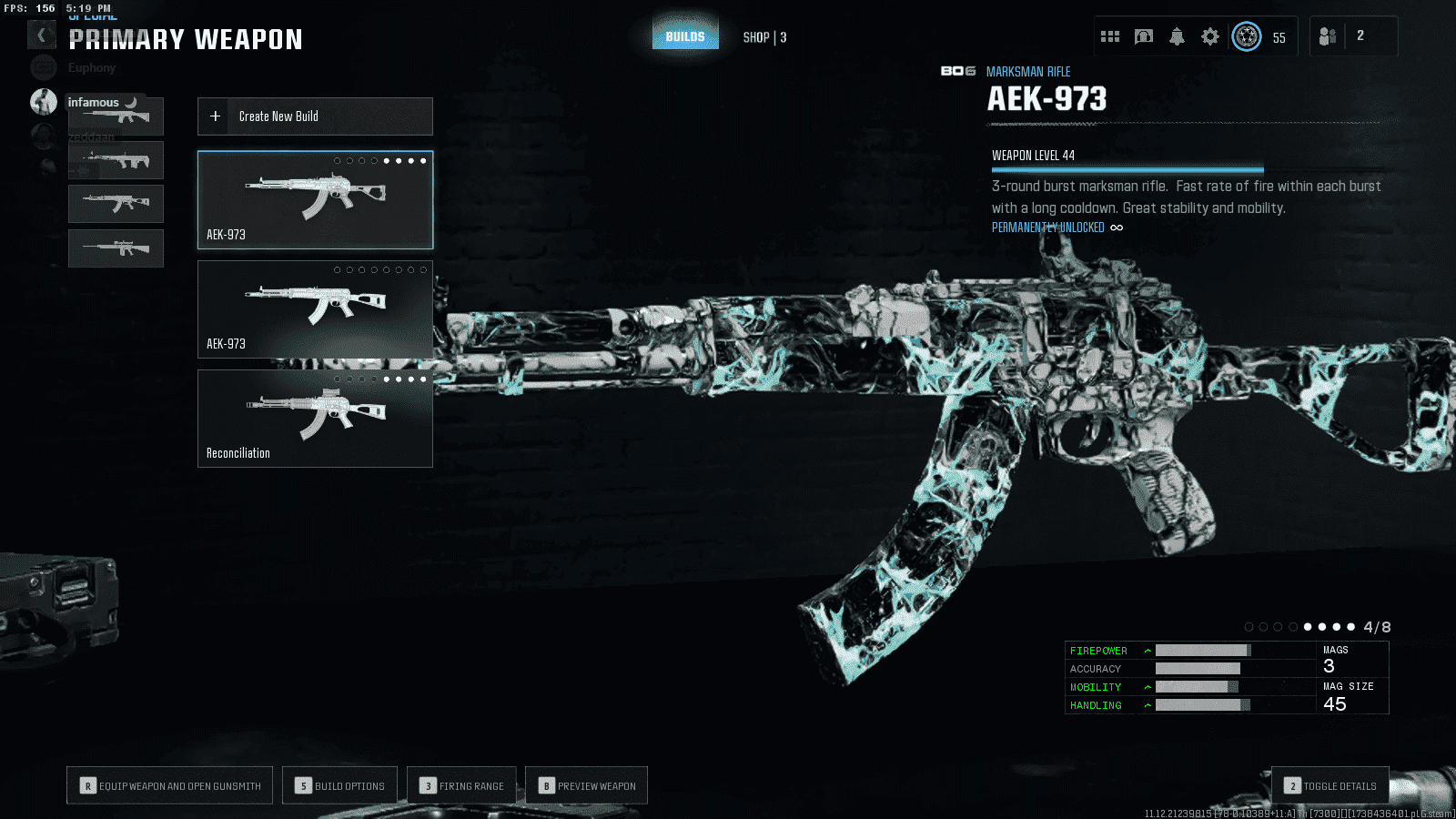Image resolution: width=1456 pixels, height=819 pixels.
Task: Select the Reconciliation build card
Action: (x=315, y=419)
